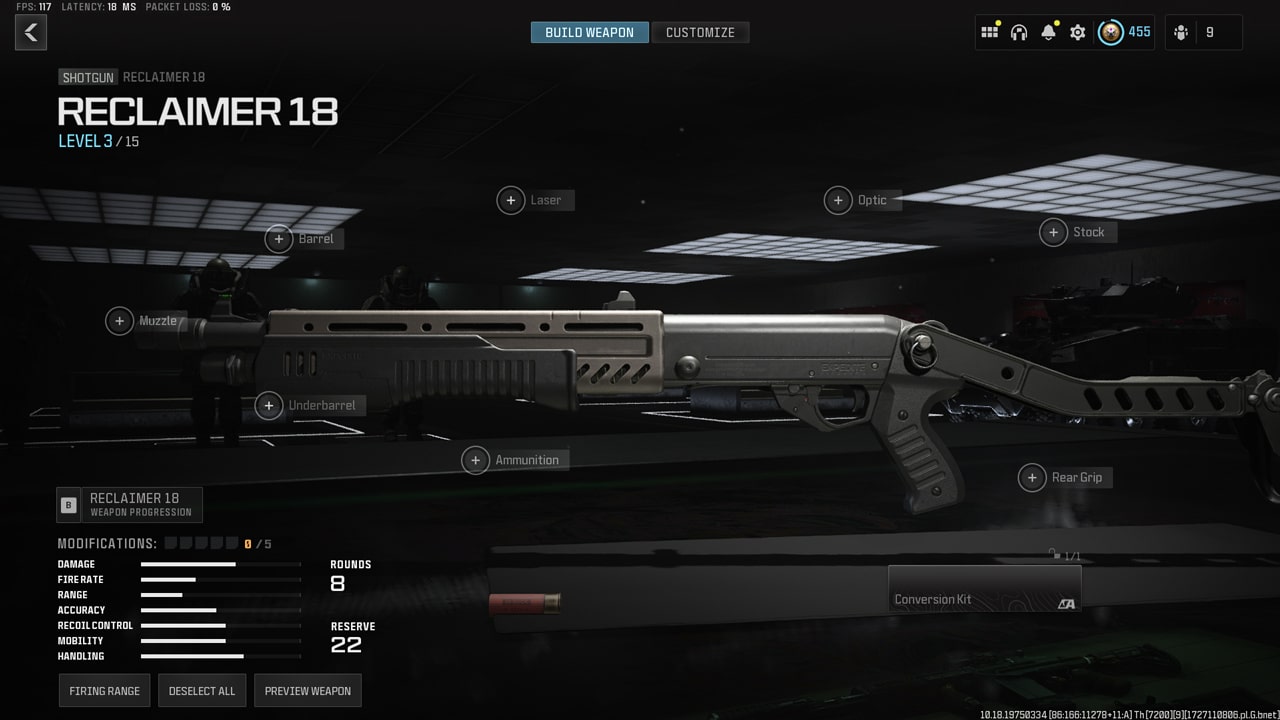Screen dimensions: 1280x720
Task: Switch to the Build Weapon tab
Action: (x=589, y=31)
